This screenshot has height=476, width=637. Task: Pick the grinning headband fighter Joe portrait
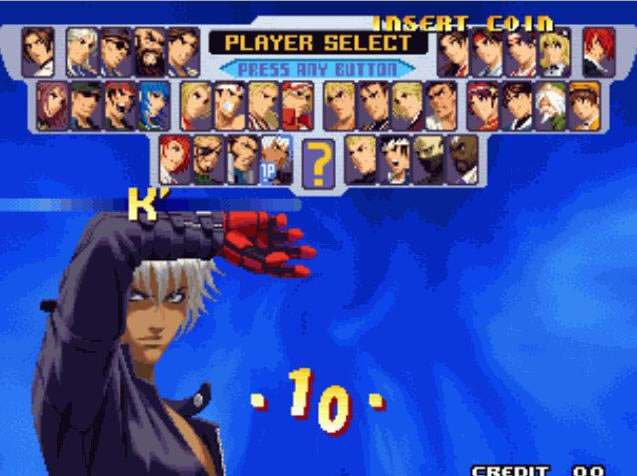[229, 106]
